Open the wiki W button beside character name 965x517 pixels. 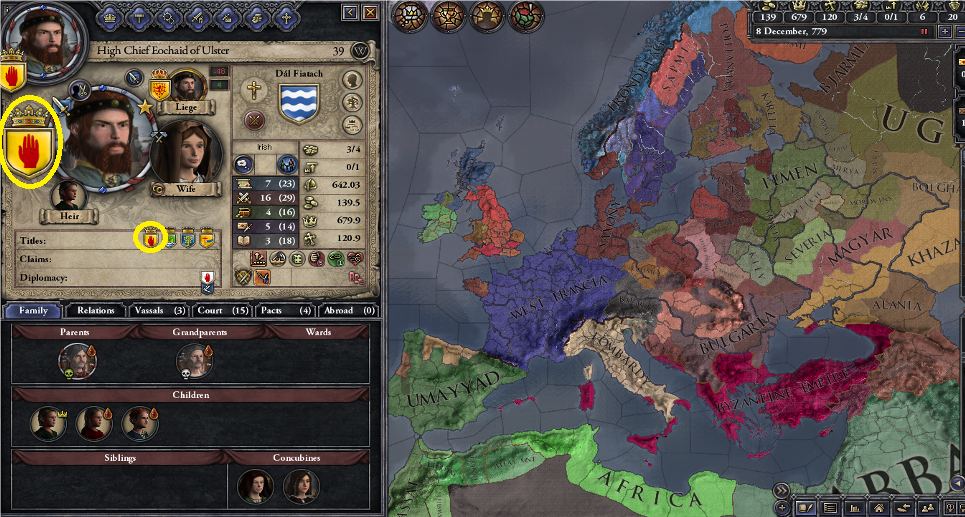point(361,50)
